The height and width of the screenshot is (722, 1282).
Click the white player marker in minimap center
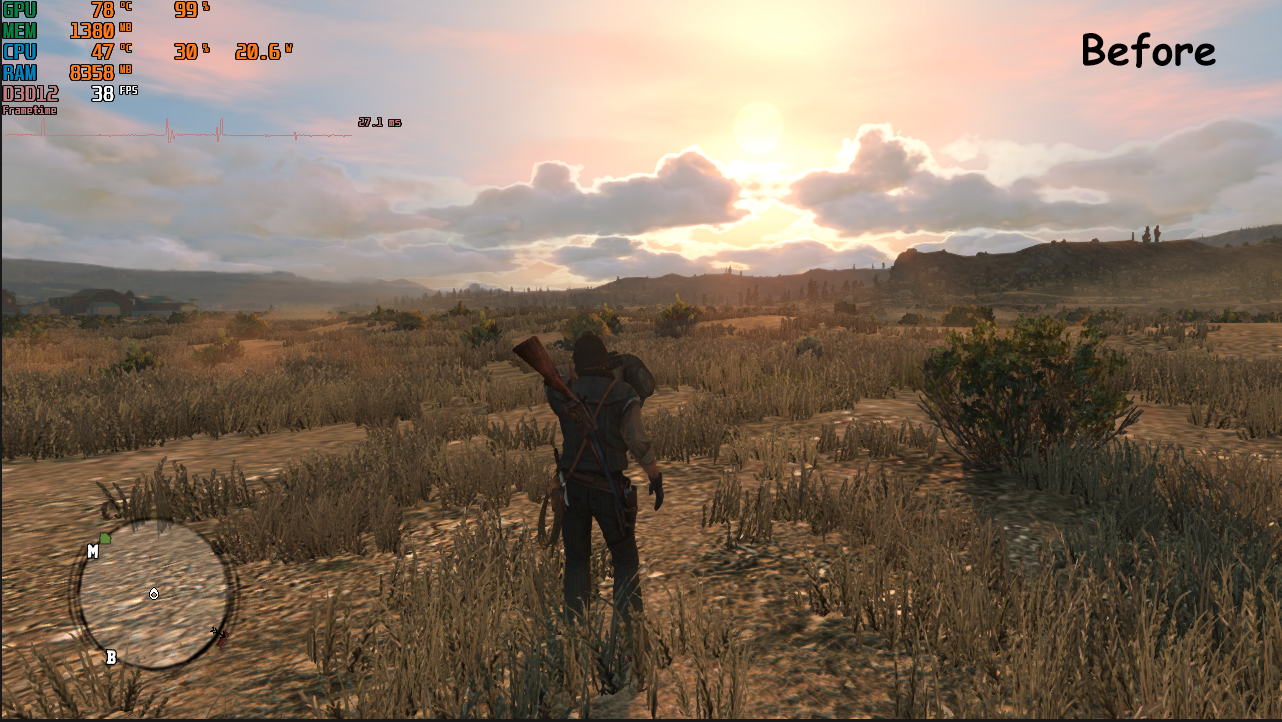[x=153, y=594]
